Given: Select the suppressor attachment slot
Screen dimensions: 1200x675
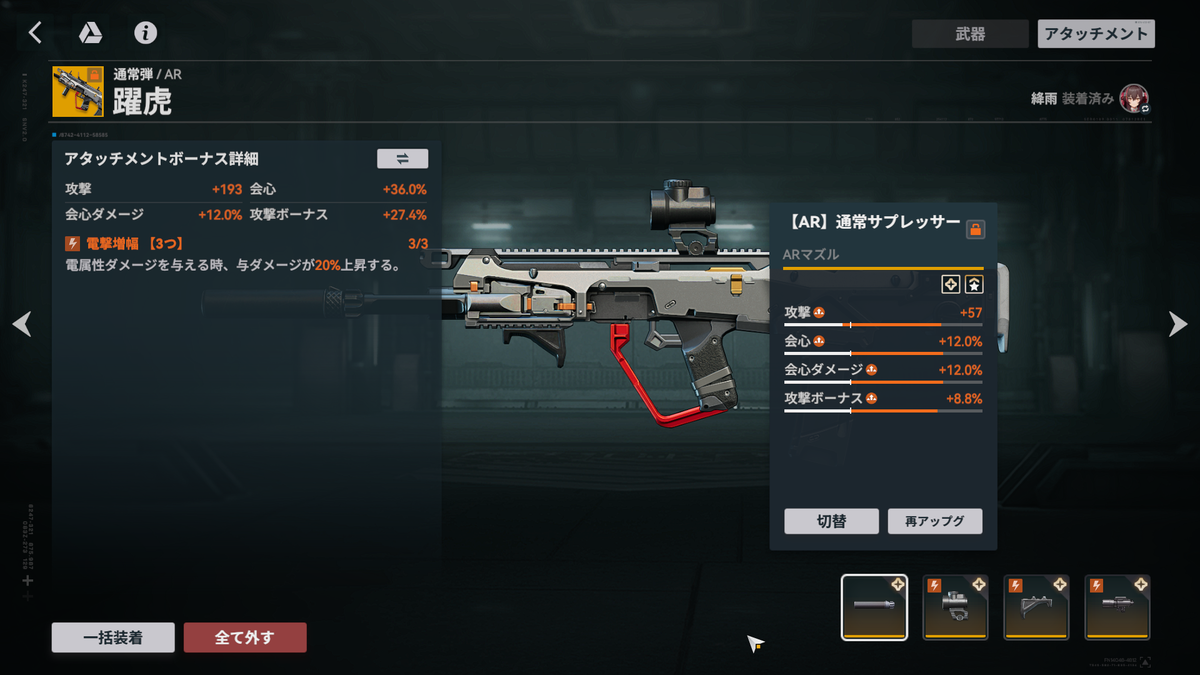Looking at the screenshot, I should (874, 607).
